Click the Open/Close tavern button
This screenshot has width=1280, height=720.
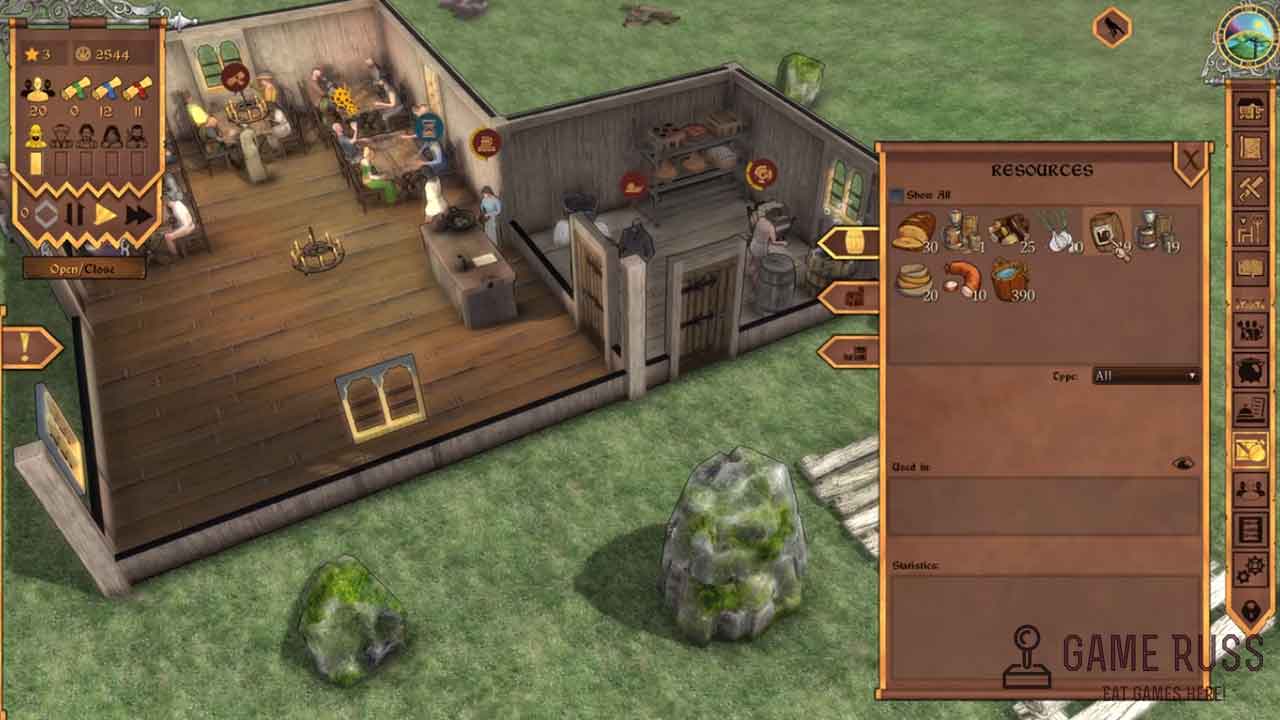(84, 269)
